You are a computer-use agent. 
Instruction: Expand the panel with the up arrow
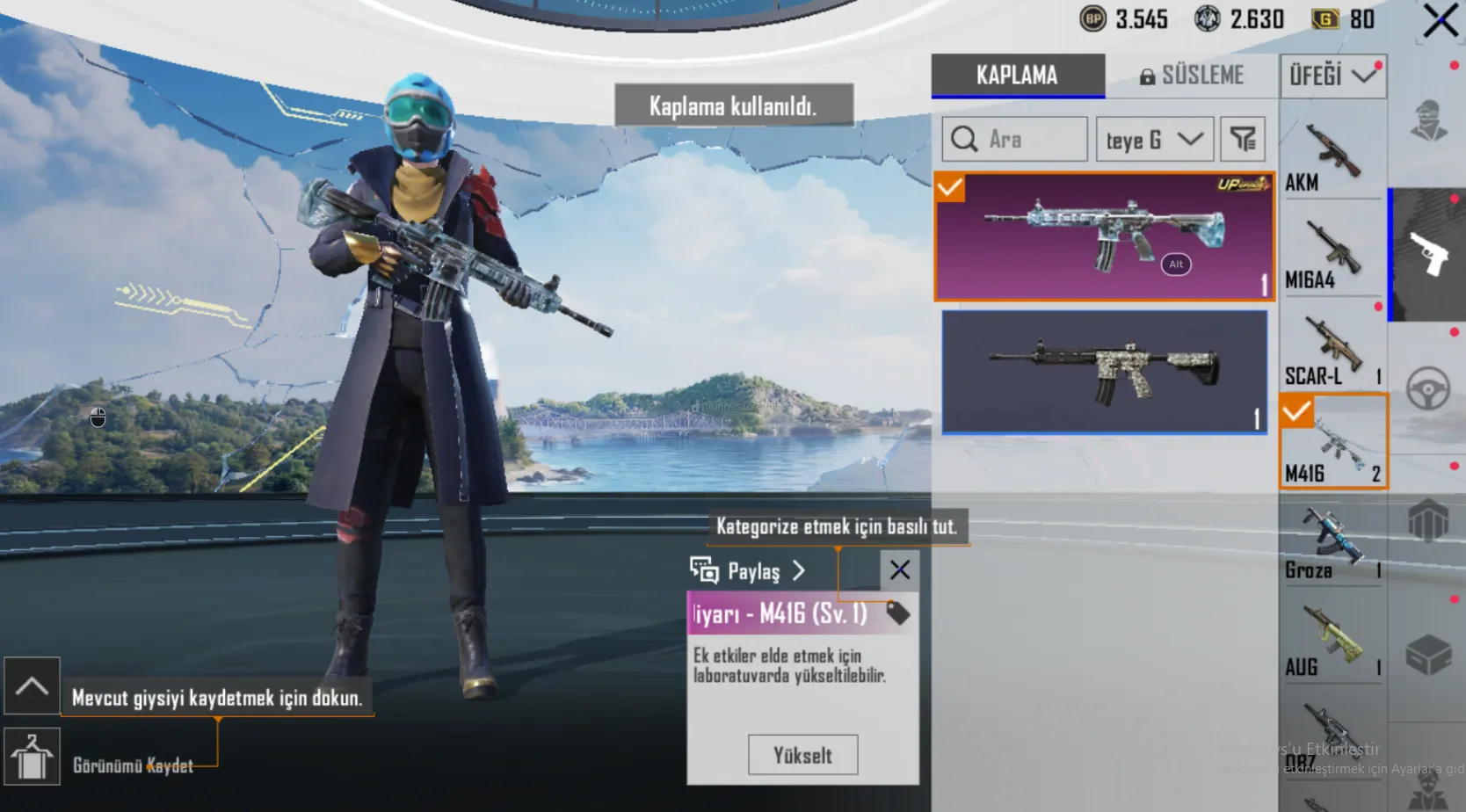pos(32,685)
